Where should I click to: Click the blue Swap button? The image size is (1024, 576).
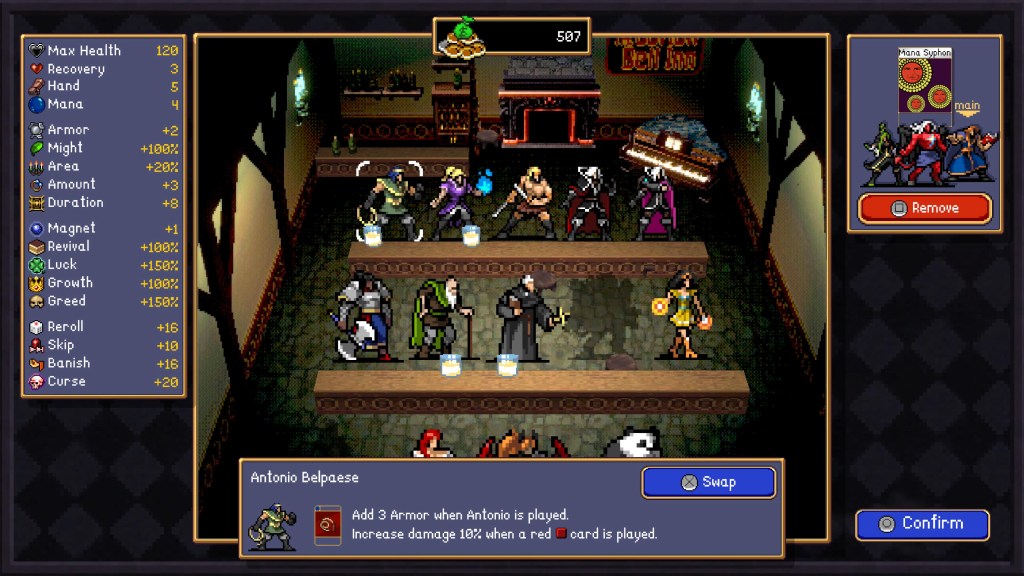click(x=708, y=482)
